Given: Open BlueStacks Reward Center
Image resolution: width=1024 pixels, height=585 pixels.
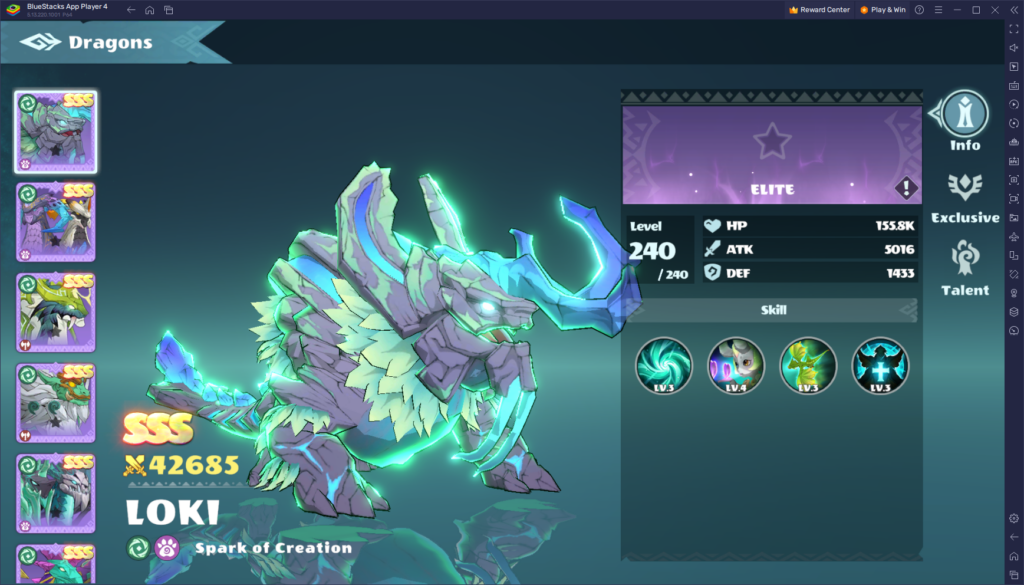Looking at the screenshot, I should point(819,10).
